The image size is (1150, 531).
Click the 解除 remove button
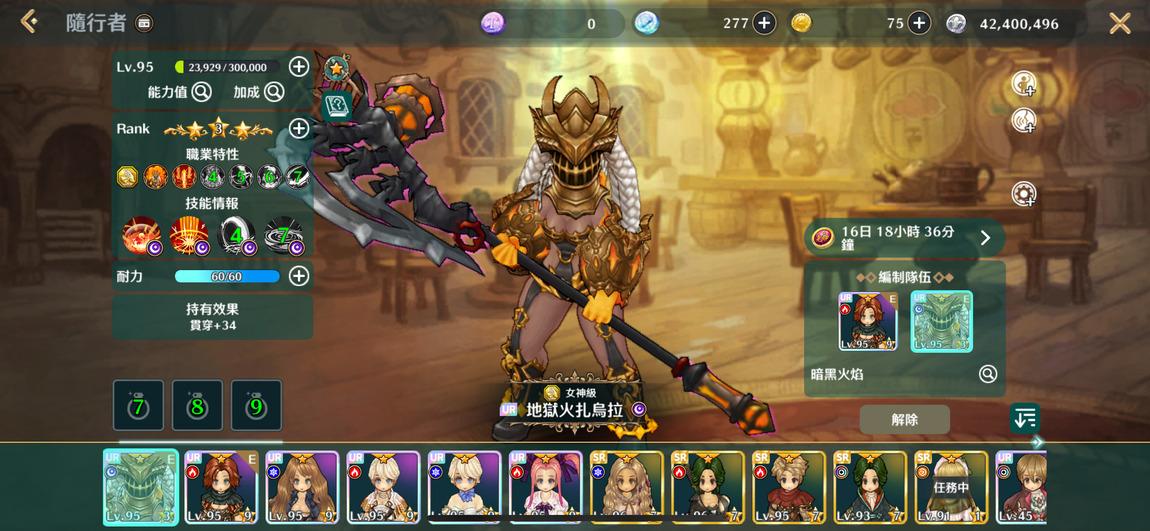tap(904, 420)
